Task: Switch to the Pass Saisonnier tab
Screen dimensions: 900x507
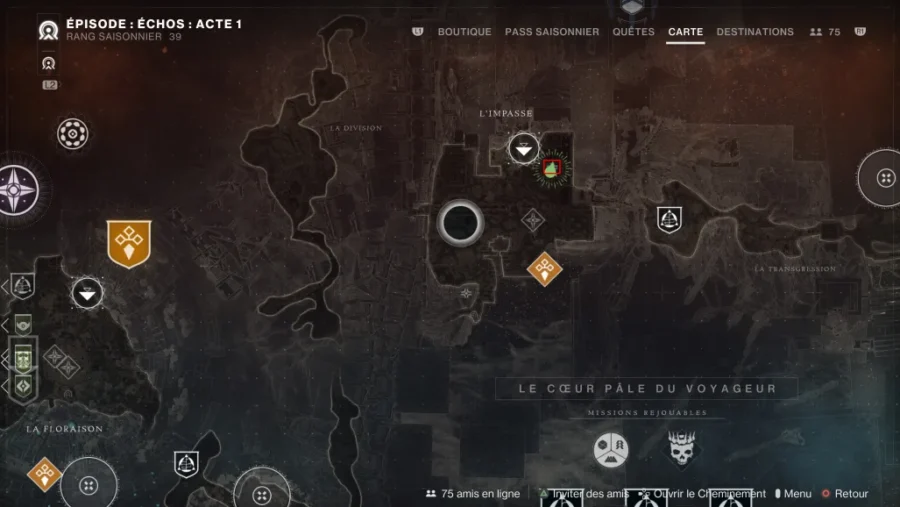Action: coord(552,32)
